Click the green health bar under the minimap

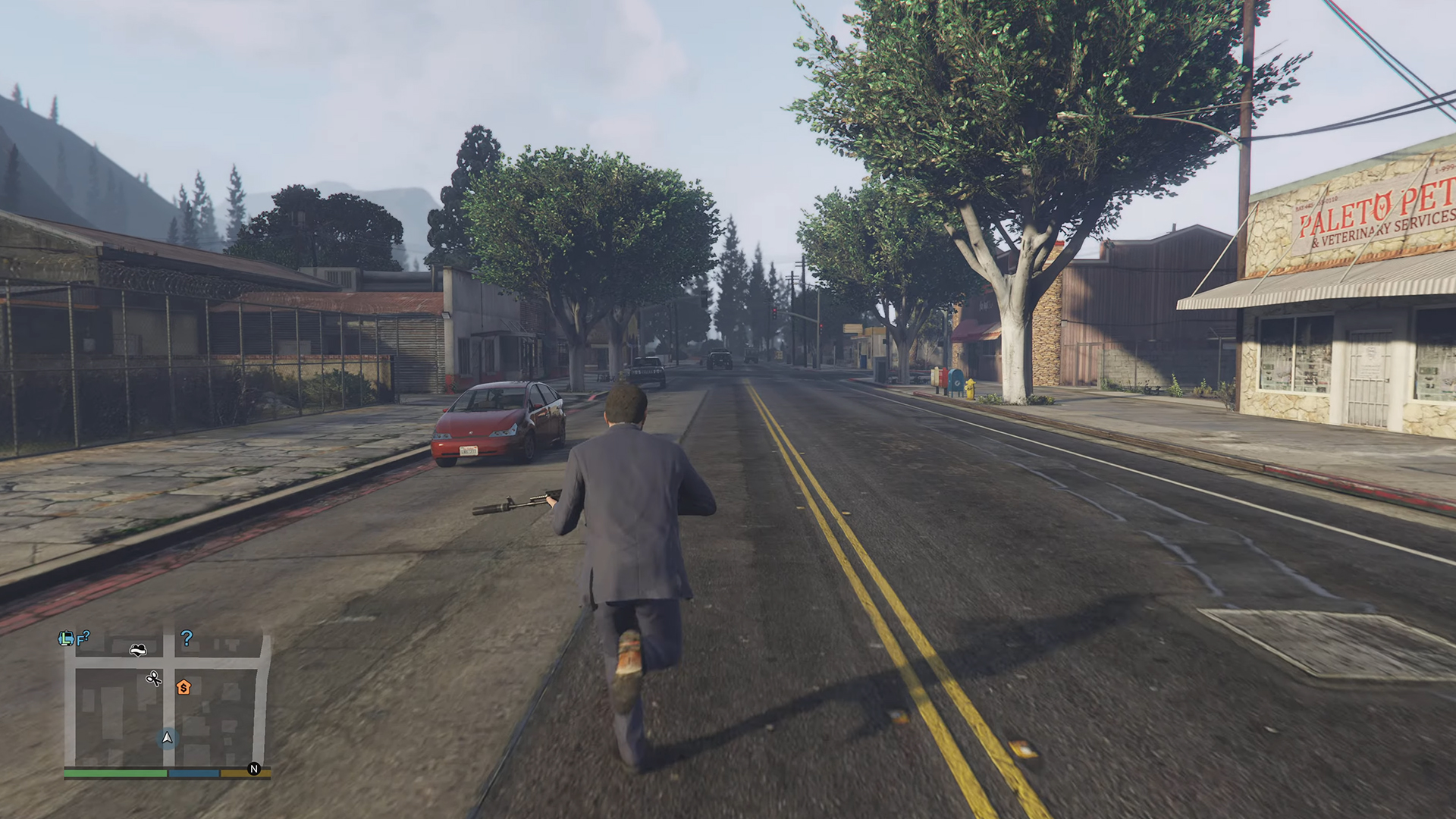[x=114, y=773]
